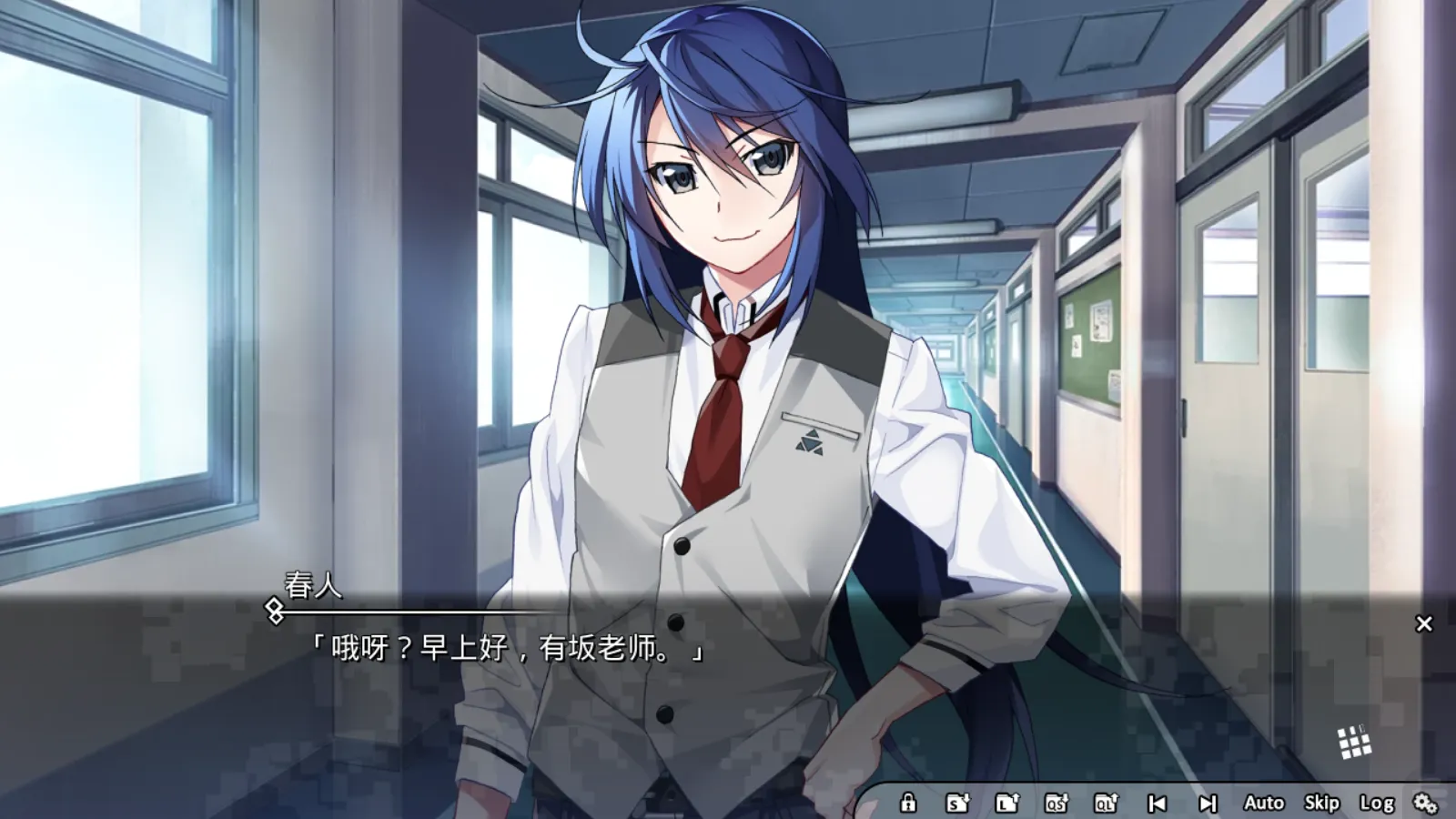
Task: Open game settings via the gear icon
Action: pos(1426,804)
